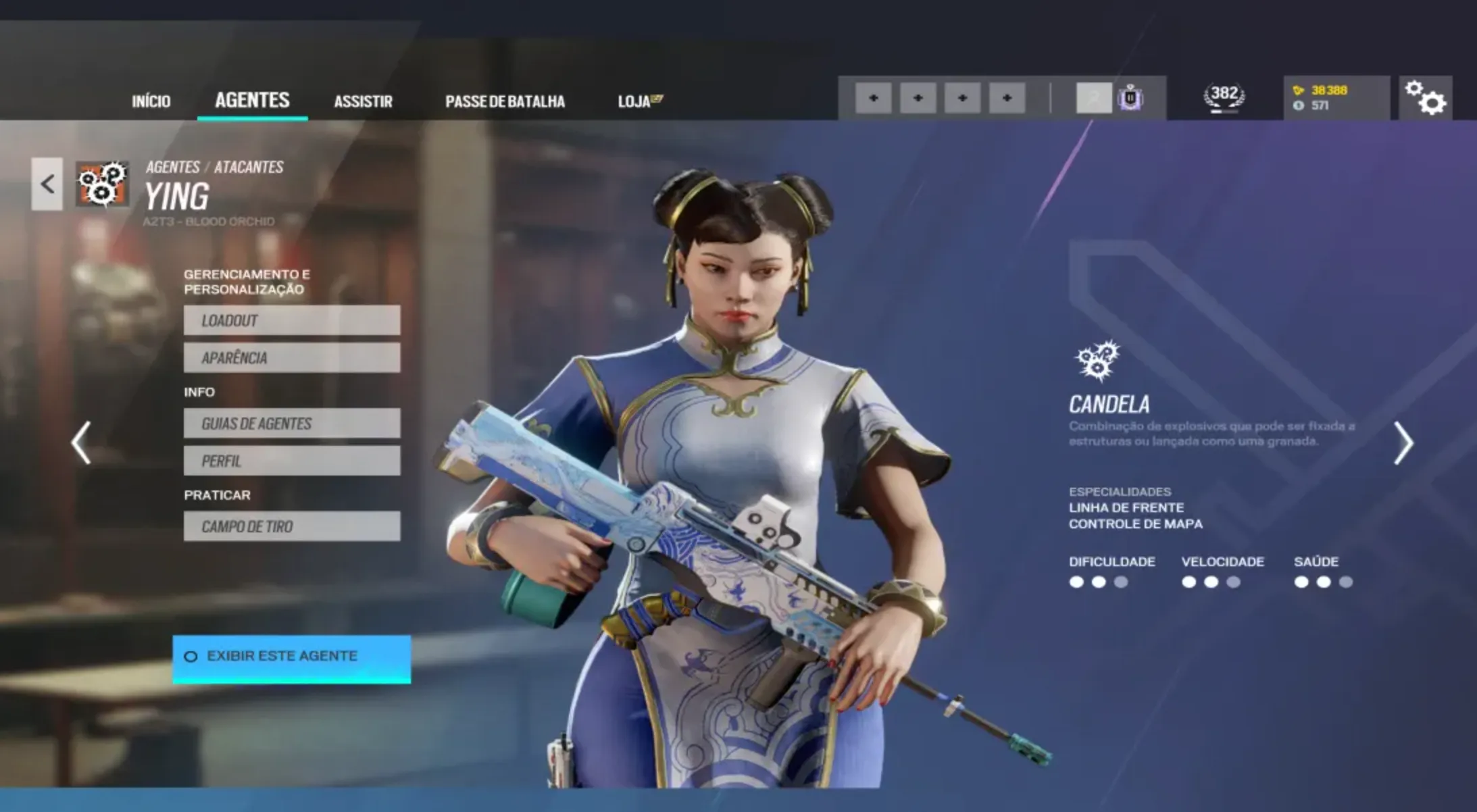Click the player avatar square
The image size is (1477, 812).
[1095, 97]
